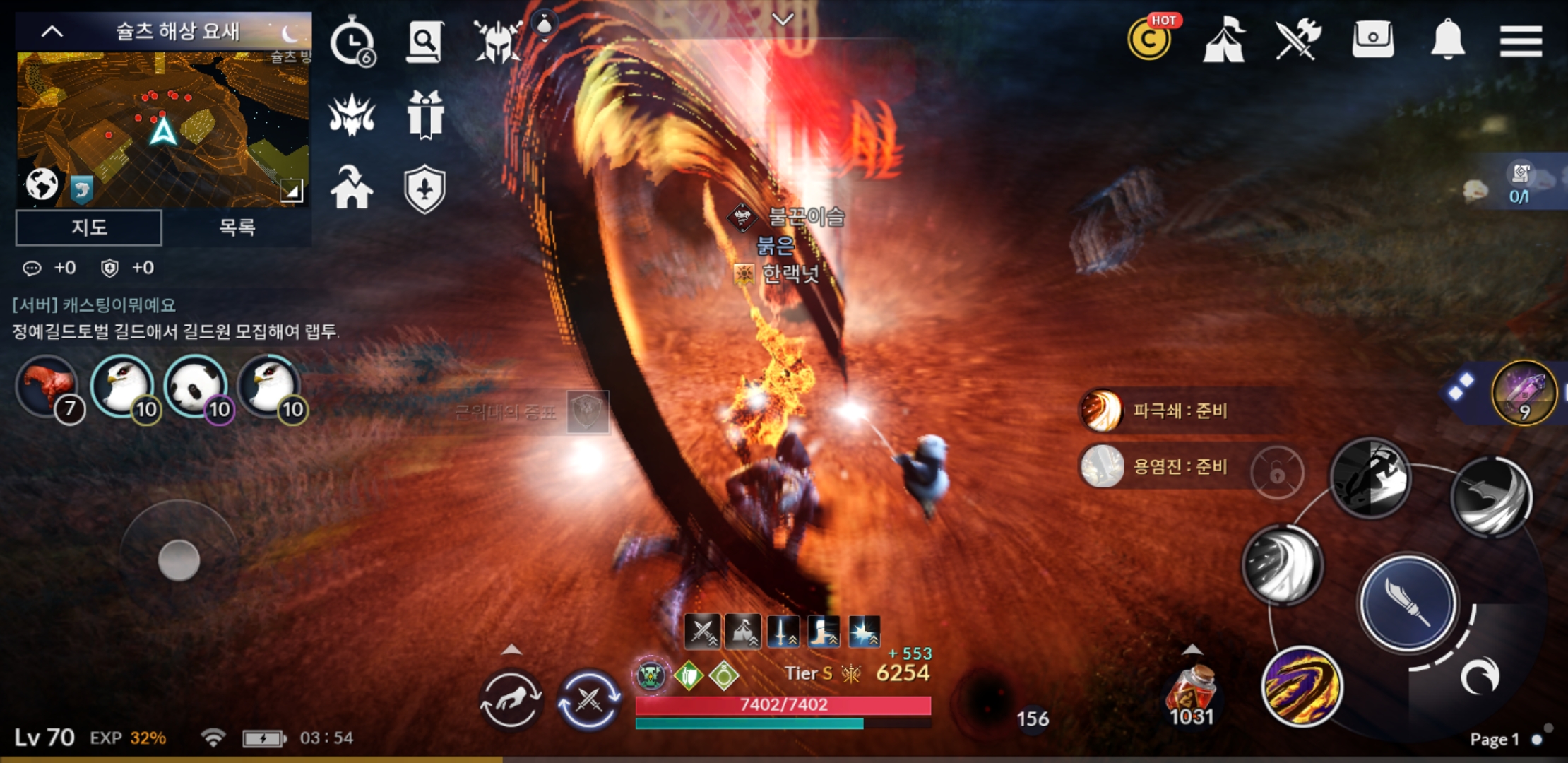Image resolution: width=1568 pixels, height=763 pixels.
Task: Open the HOT coin shop
Action: (x=1150, y=40)
